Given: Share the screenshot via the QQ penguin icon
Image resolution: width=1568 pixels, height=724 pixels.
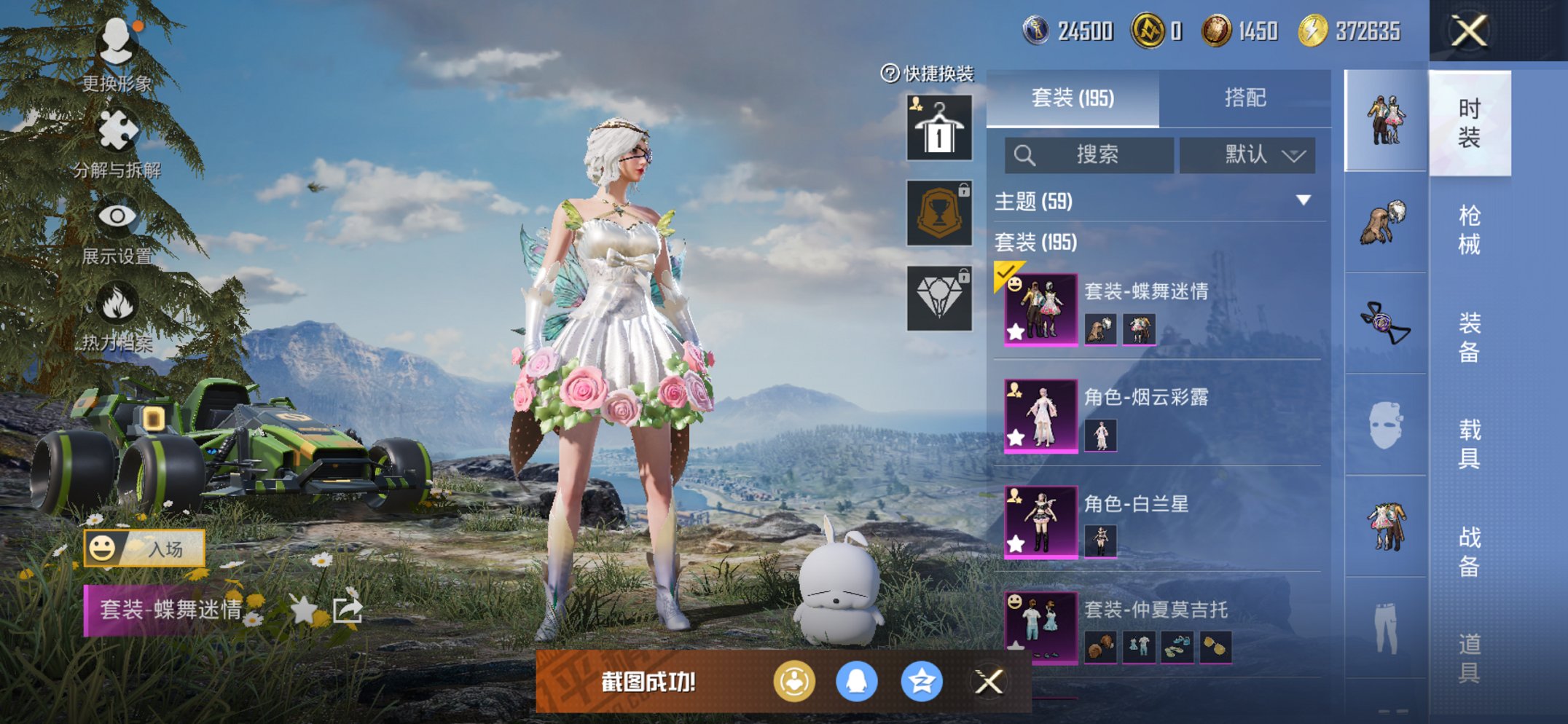Looking at the screenshot, I should click(x=856, y=682).
